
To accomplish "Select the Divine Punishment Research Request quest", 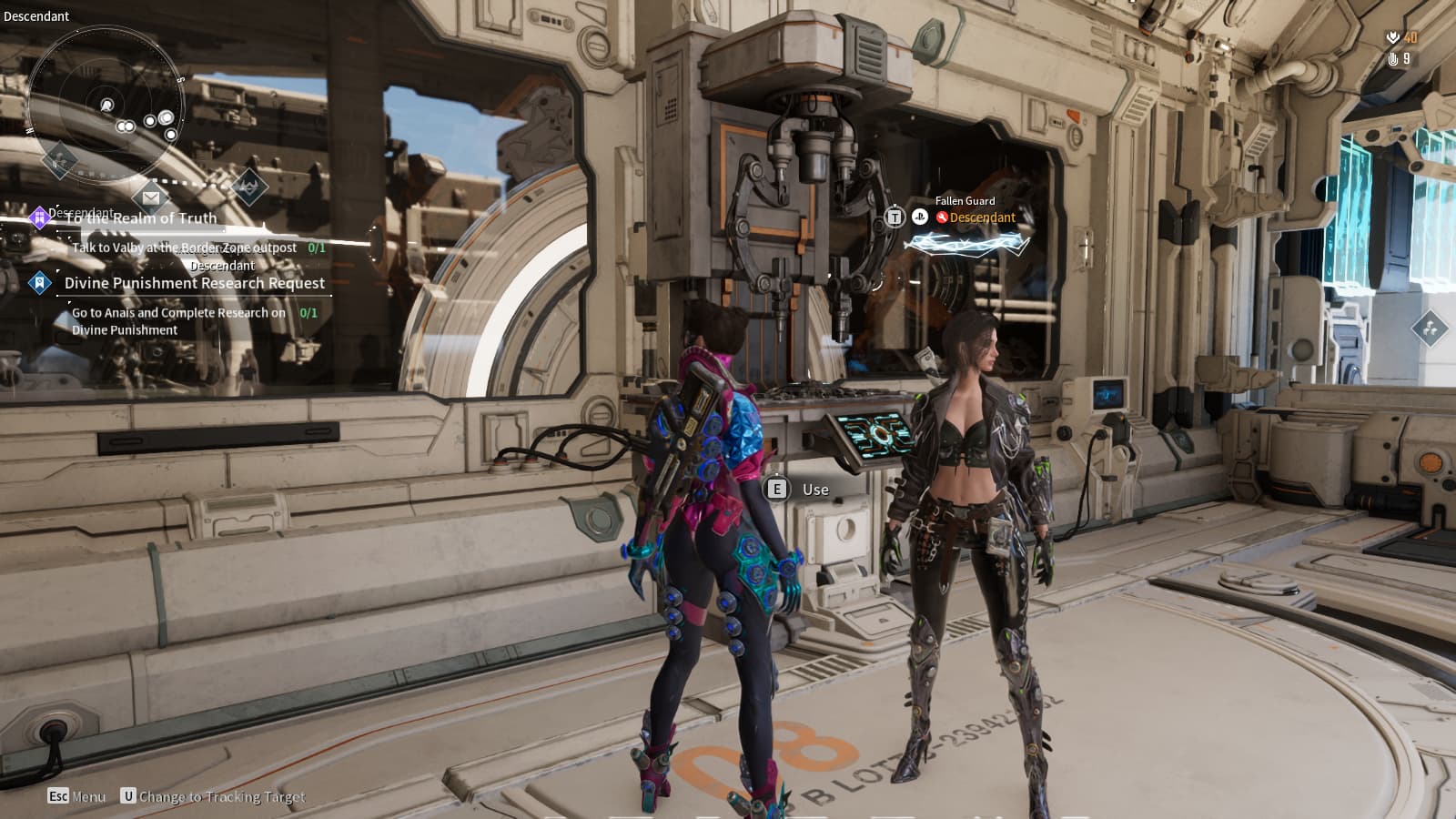I will coord(194,283).
